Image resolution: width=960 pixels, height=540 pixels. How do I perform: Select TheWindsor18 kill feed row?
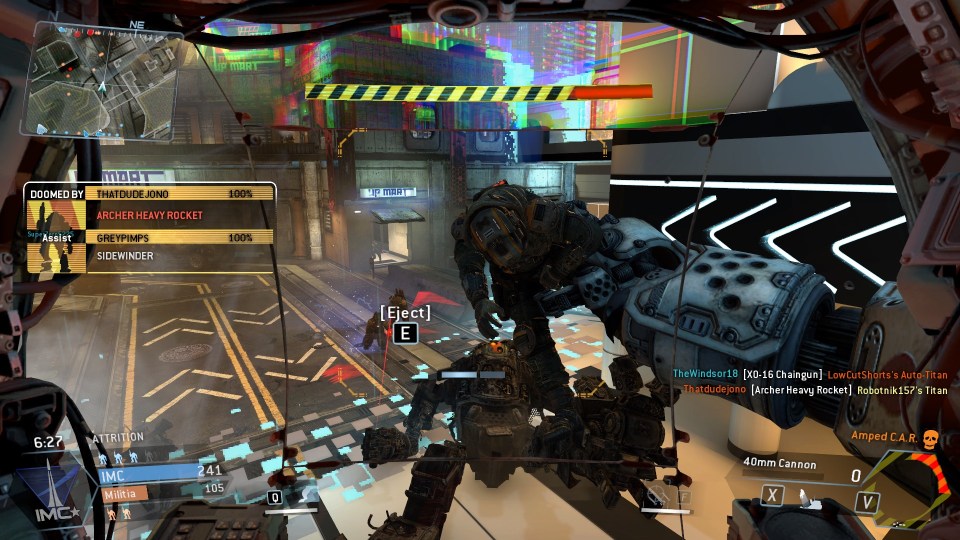809,374
